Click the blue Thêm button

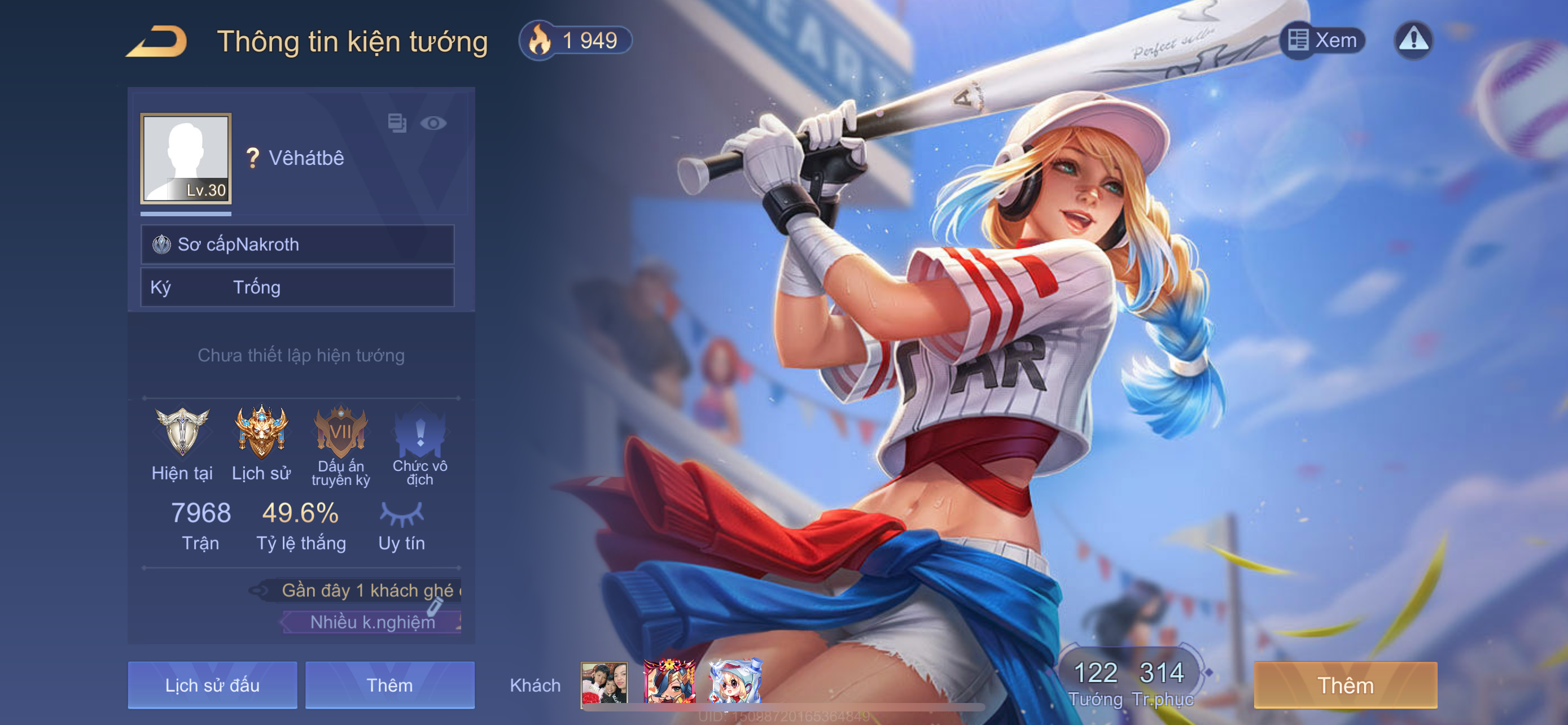pyautogui.click(x=389, y=685)
